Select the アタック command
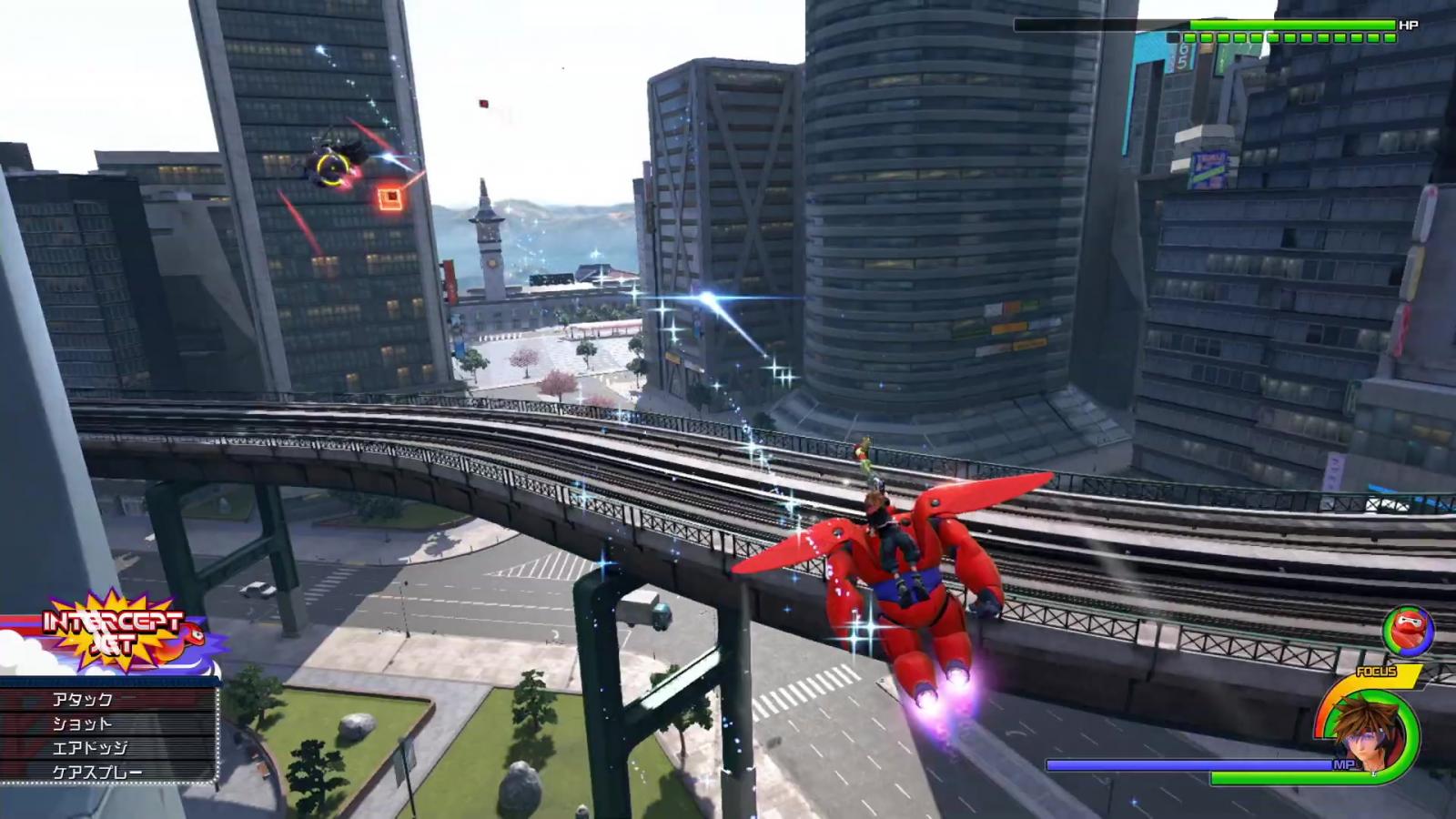The width and height of the screenshot is (1456, 819). [108, 699]
